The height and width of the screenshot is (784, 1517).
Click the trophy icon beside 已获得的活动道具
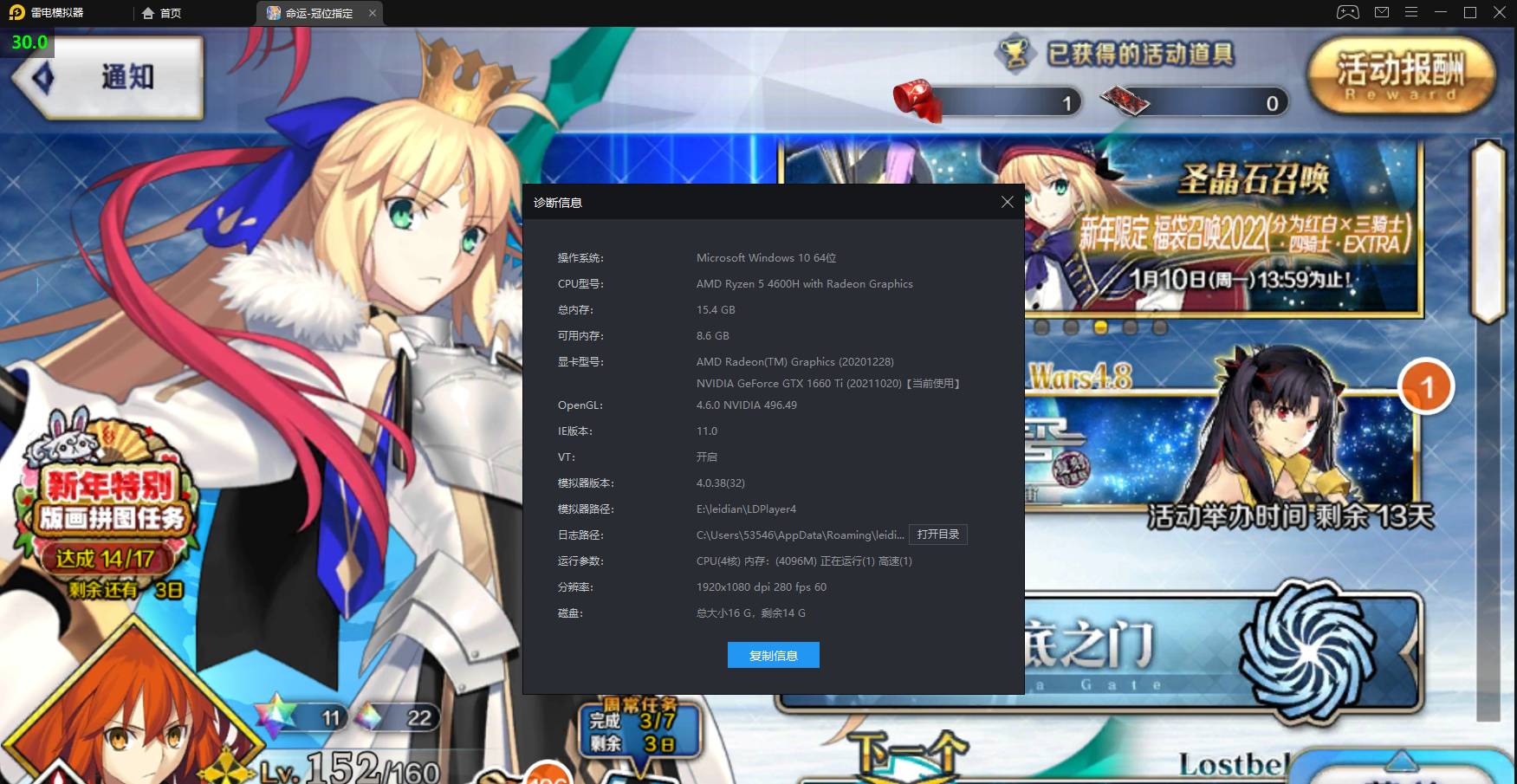1015,54
